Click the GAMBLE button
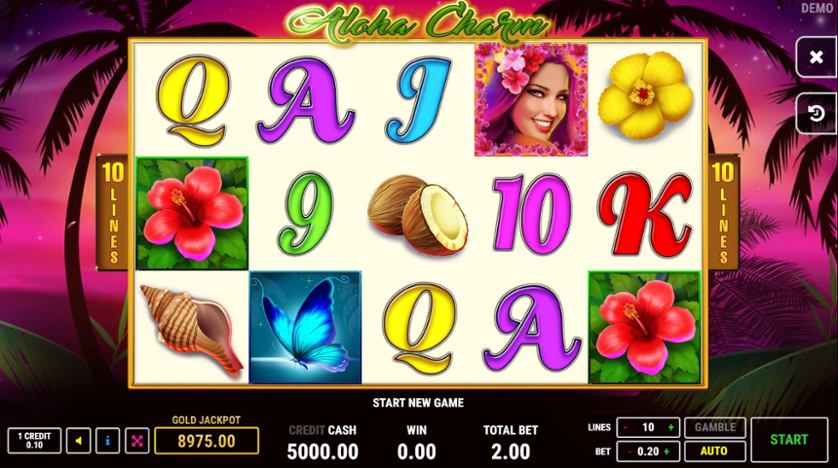 click(713, 427)
